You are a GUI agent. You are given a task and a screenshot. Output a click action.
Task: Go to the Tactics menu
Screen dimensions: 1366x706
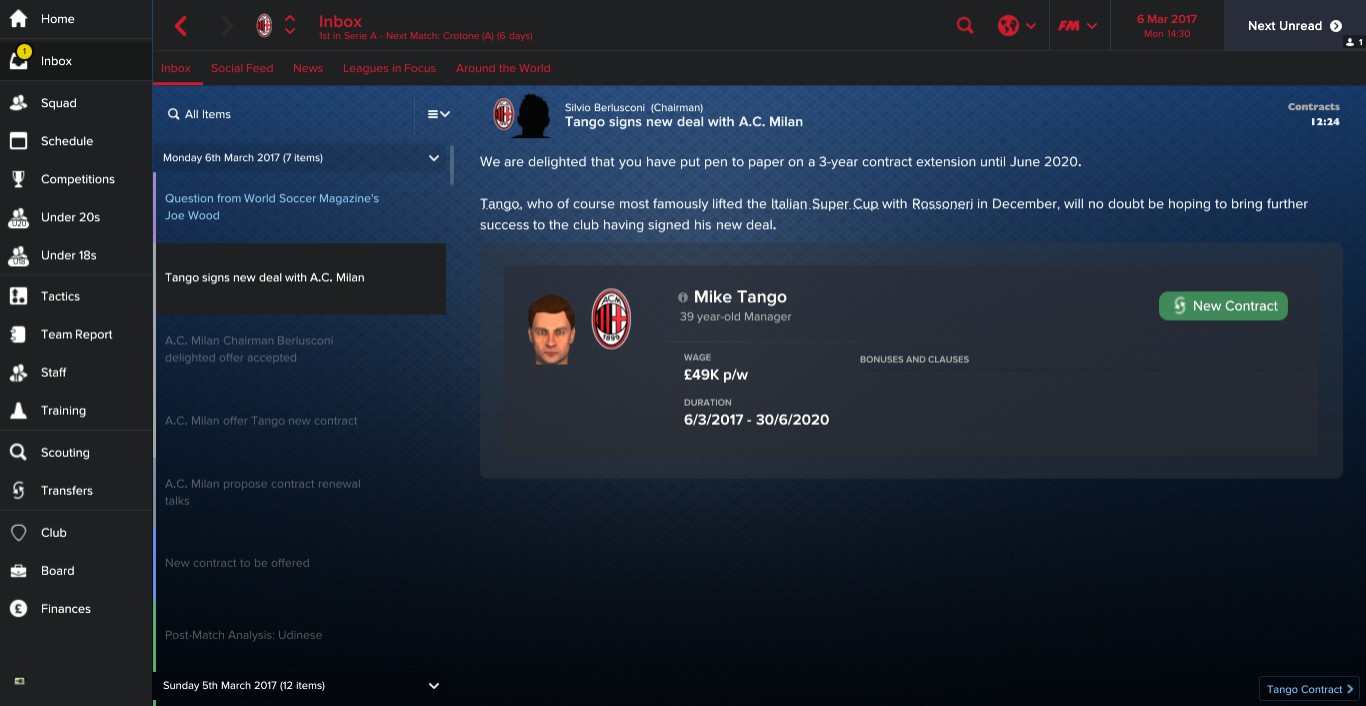click(x=60, y=296)
